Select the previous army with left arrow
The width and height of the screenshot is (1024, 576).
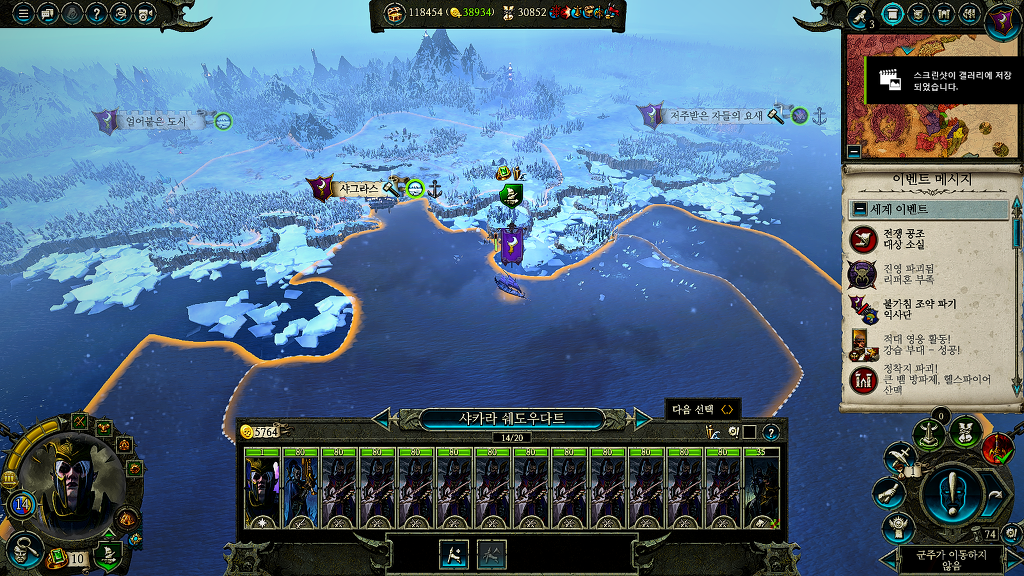tap(381, 418)
